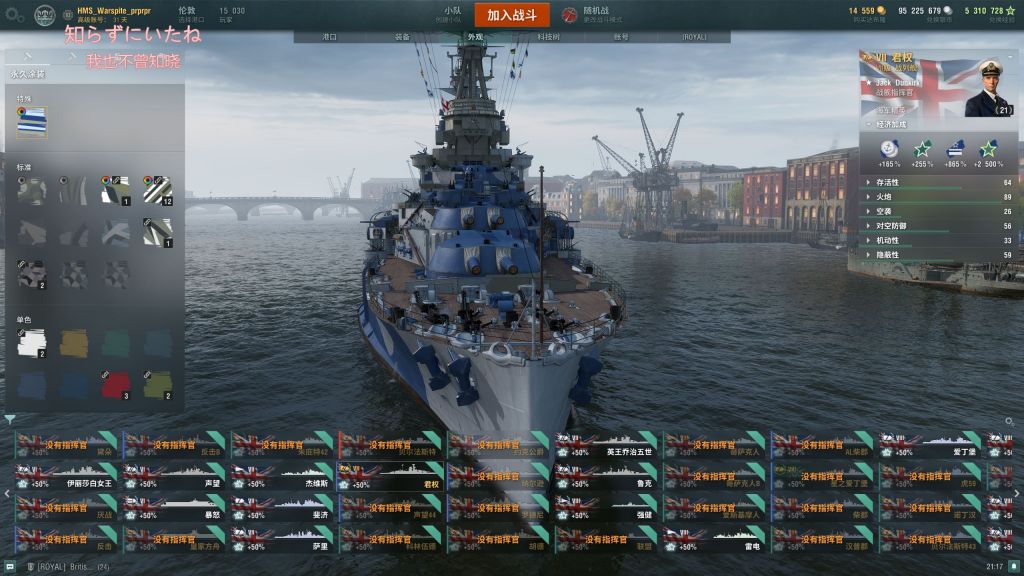Screen dimensions: 1024x576
Task: Apply the yellow-brown solid color paint
Action: point(74,344)
